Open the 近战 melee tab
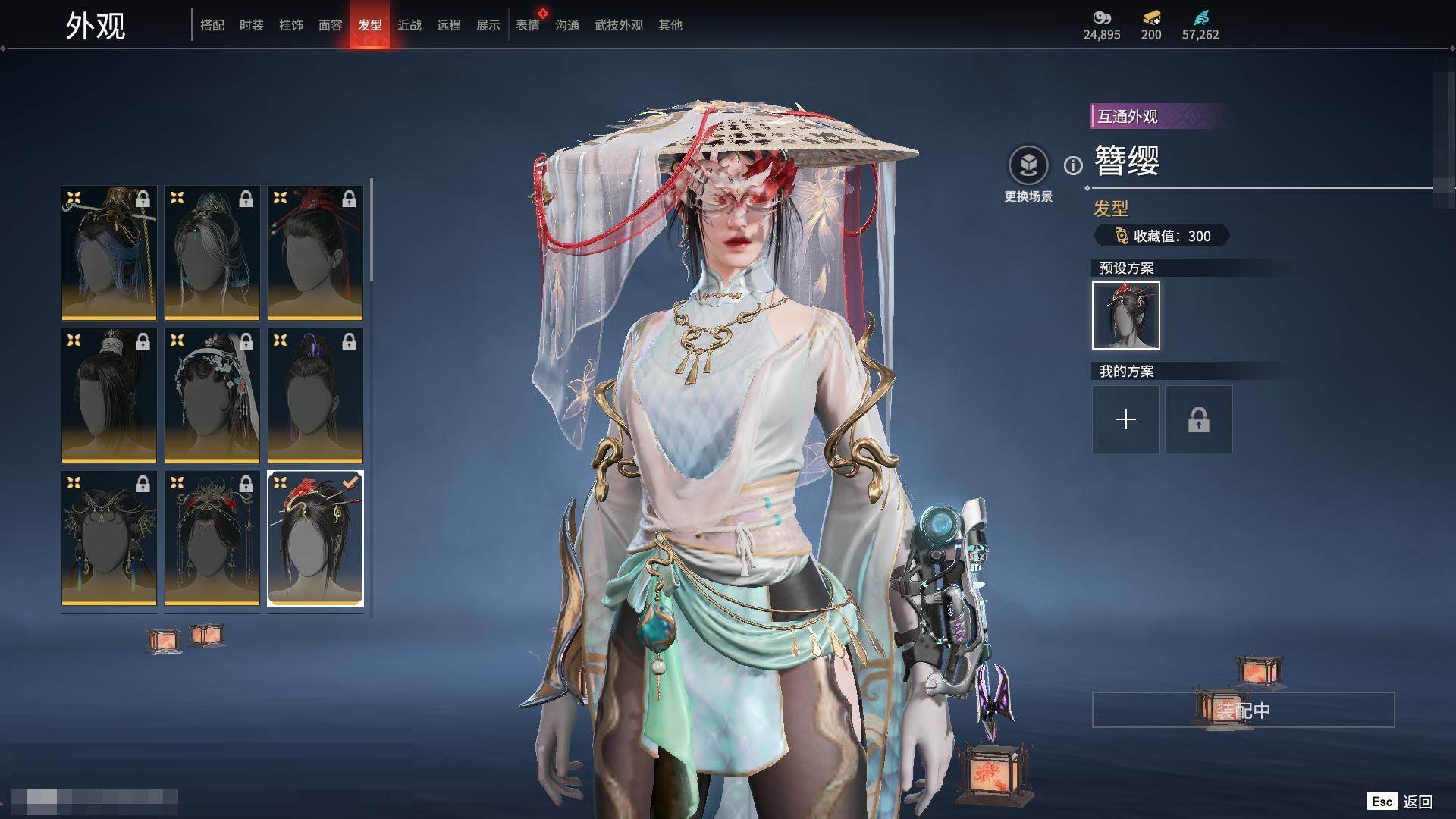Viewport: 1456px width, 819px height. [409, 25]
